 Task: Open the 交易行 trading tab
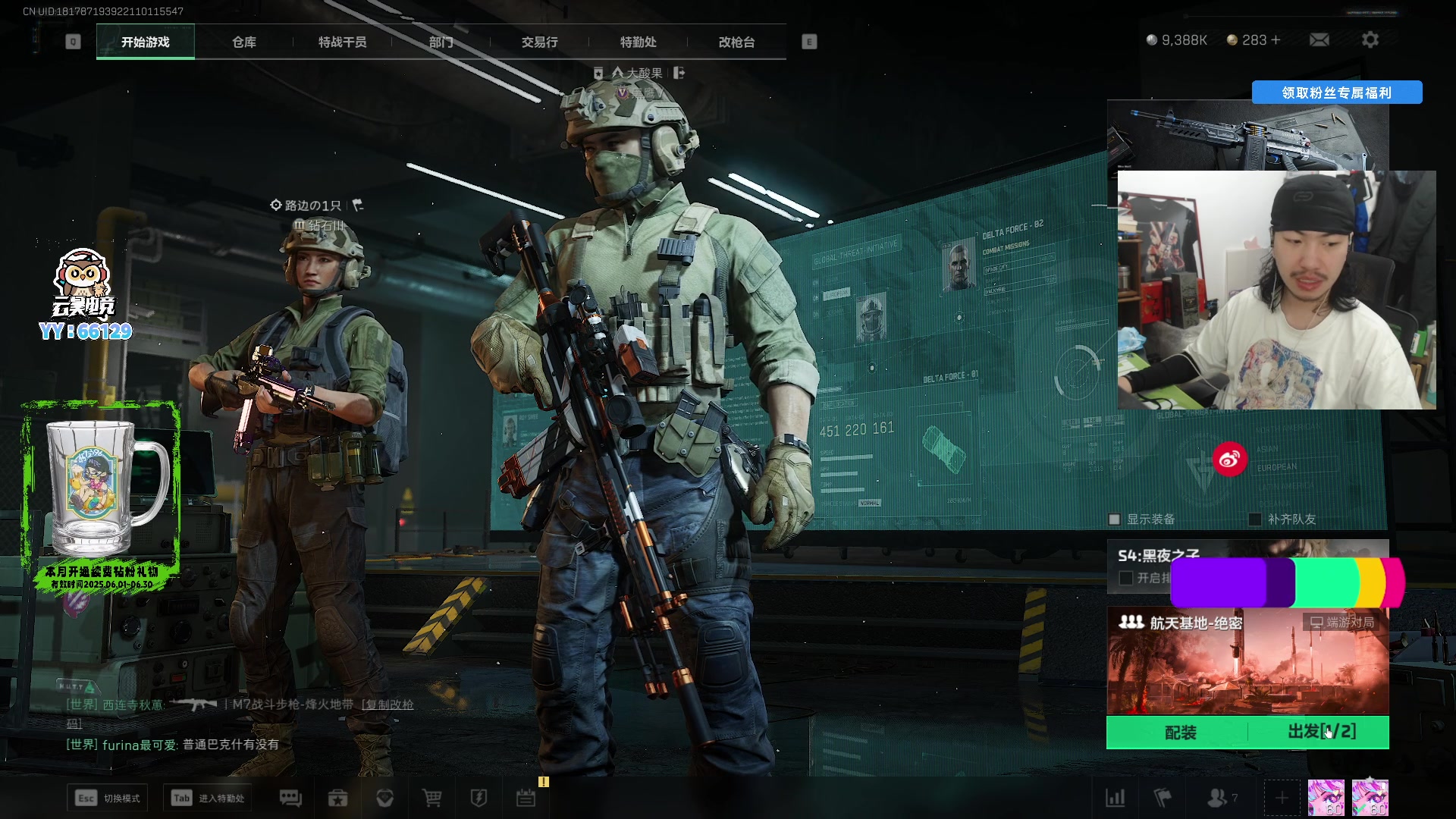pos(540,42)
